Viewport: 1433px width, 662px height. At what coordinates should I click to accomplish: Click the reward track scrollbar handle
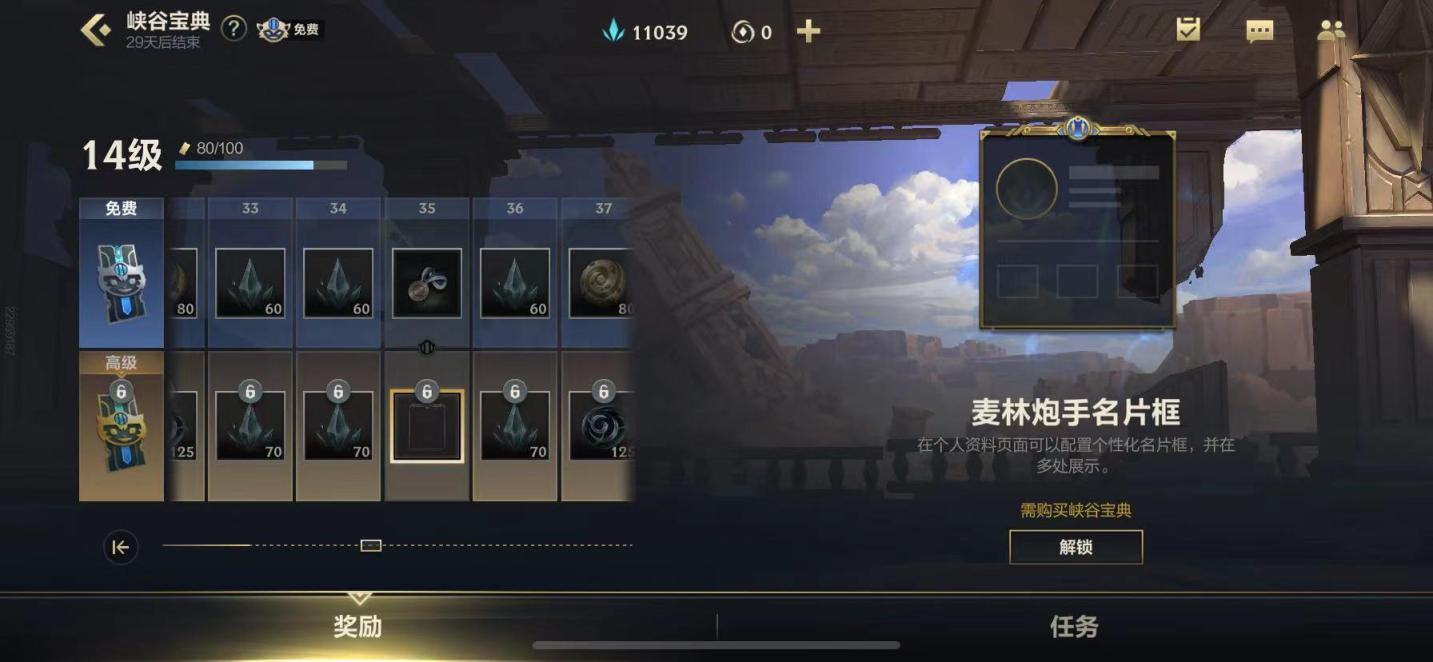pos(371,545)
